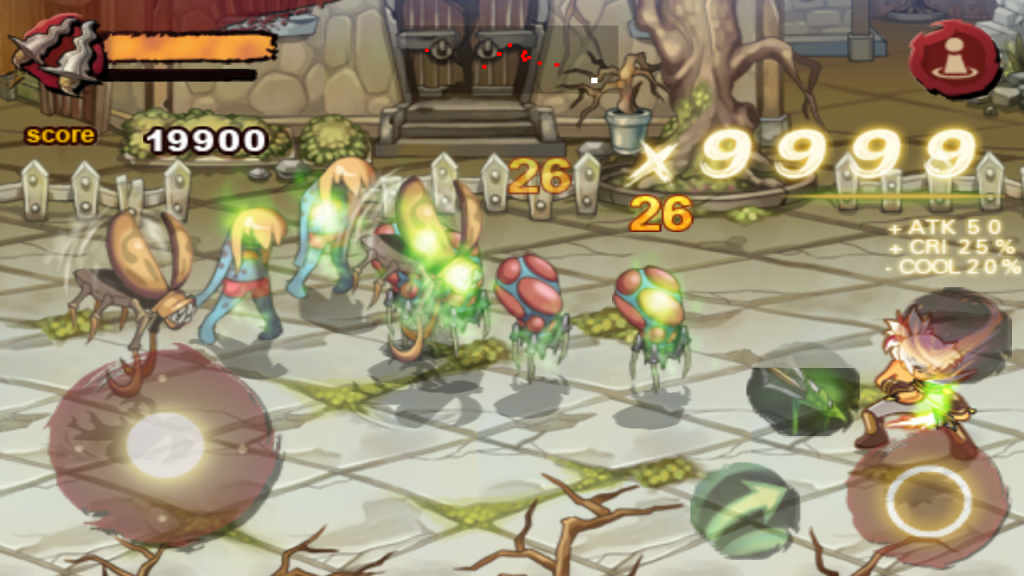Click the bow weapon portrait icon
Image resolution: width=1024 pixels, height=576 pixels.
click(x=58, y=56)
